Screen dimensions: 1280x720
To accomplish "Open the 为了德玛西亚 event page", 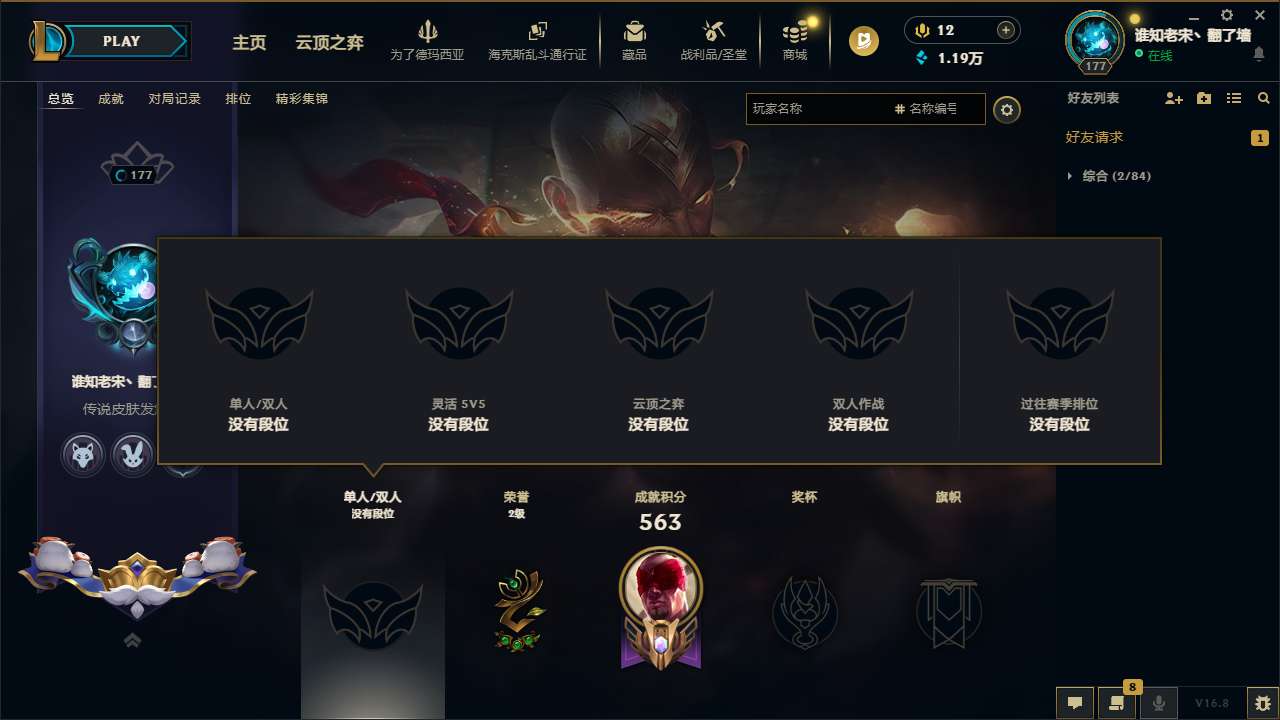I will pos(429,40).
